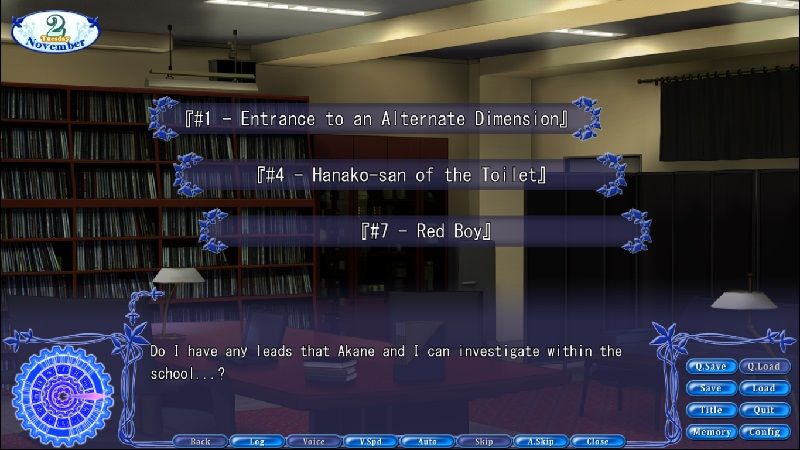This screenshot has height=450, width=800.
Task: Quick load with Q.Load
Action: point(764,366)
